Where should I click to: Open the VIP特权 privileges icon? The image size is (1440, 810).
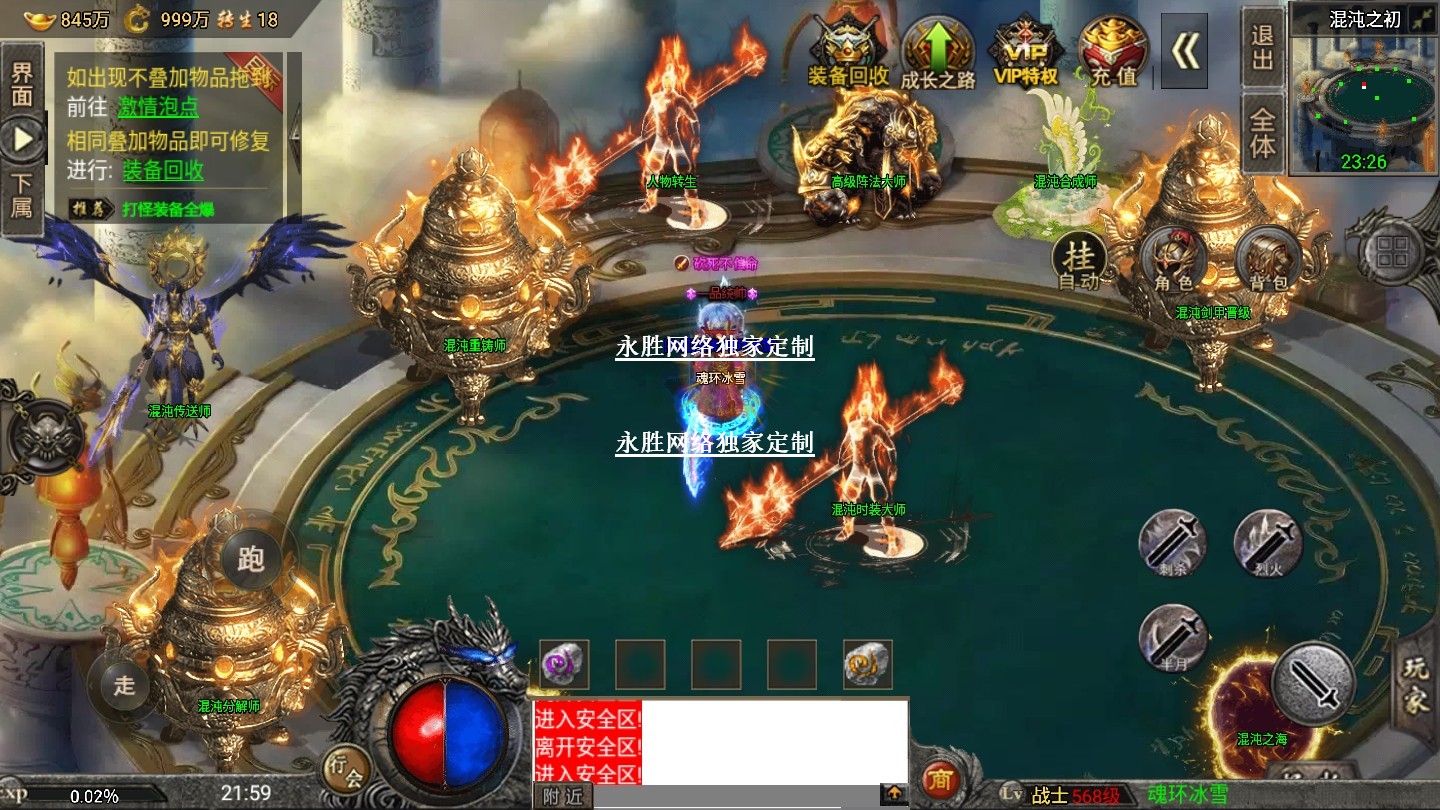[x=1025, y=52]
